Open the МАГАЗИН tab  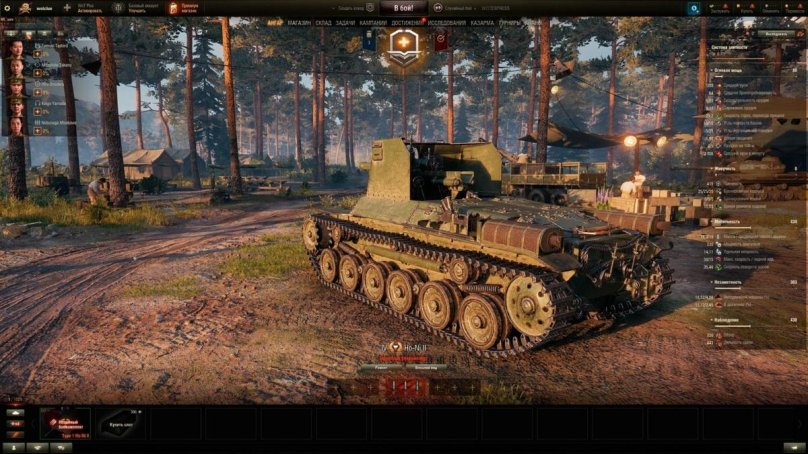coord(298,22)
